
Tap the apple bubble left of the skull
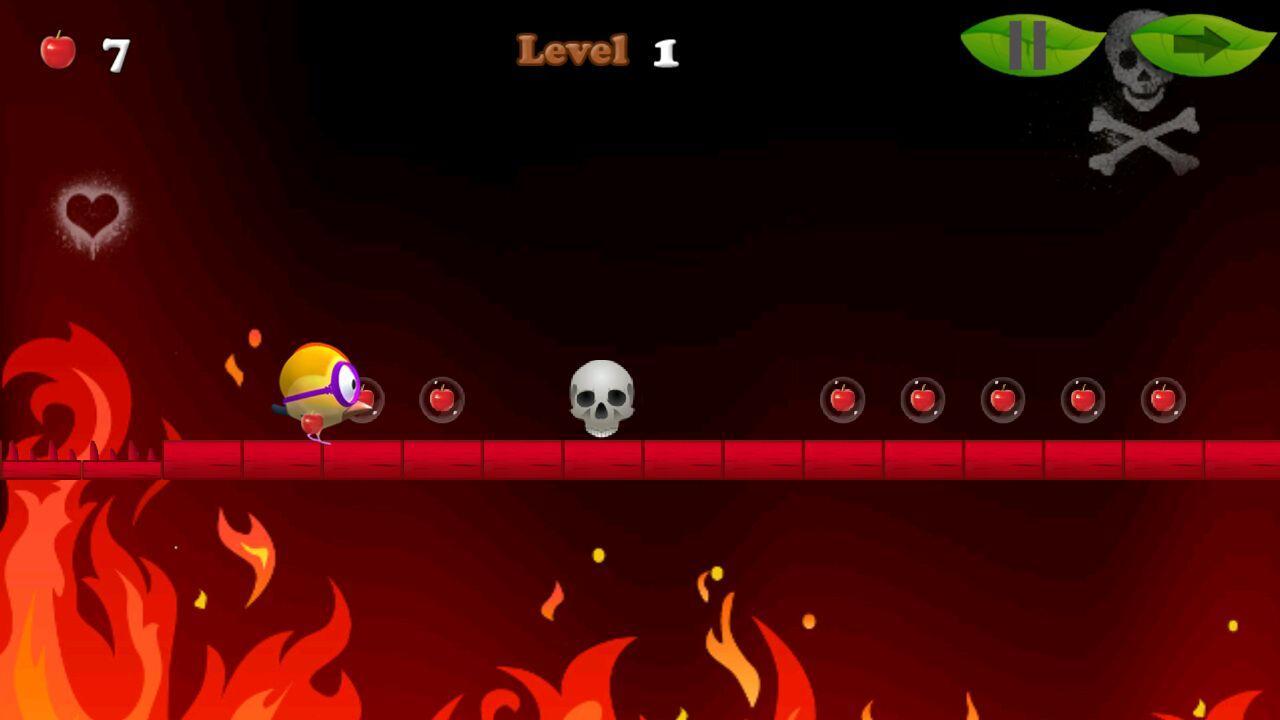440,400
